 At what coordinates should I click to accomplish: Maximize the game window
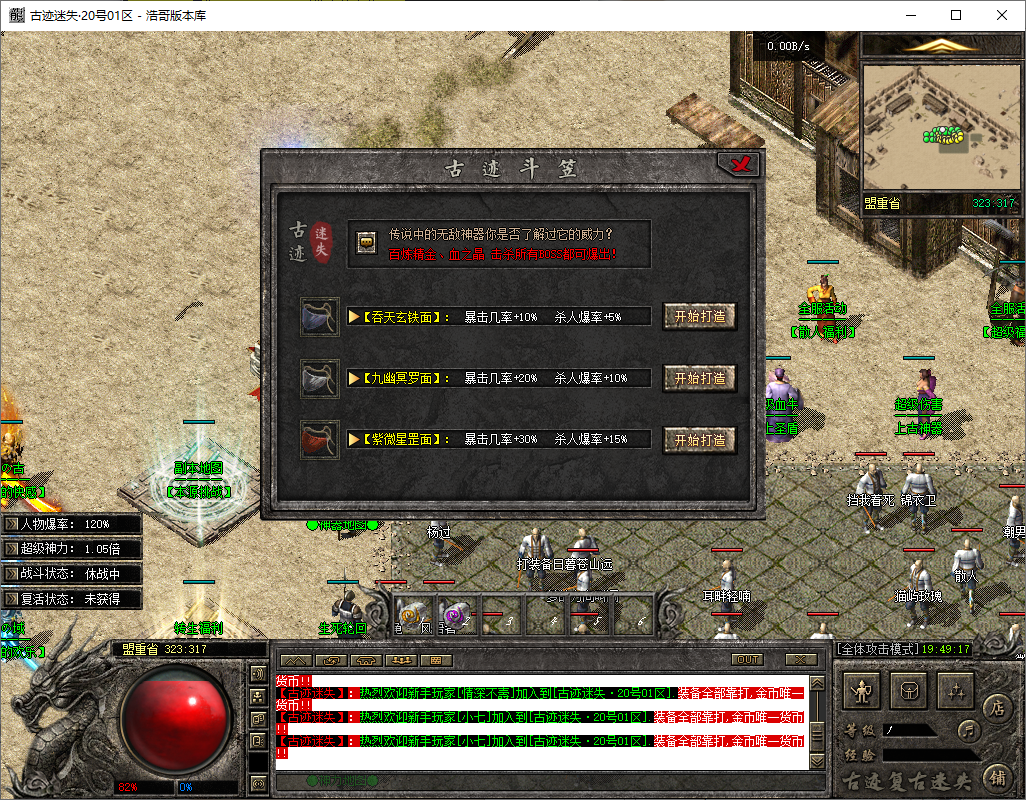[955, 15]
